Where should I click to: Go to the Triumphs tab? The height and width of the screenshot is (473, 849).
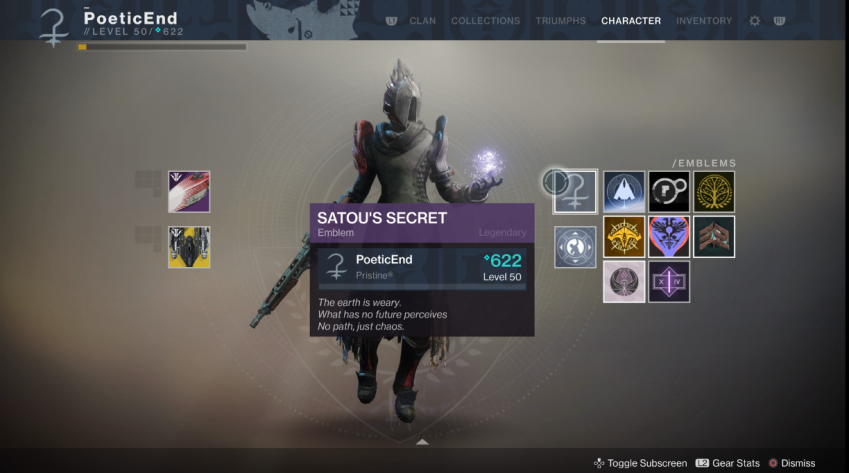[561, 21]
